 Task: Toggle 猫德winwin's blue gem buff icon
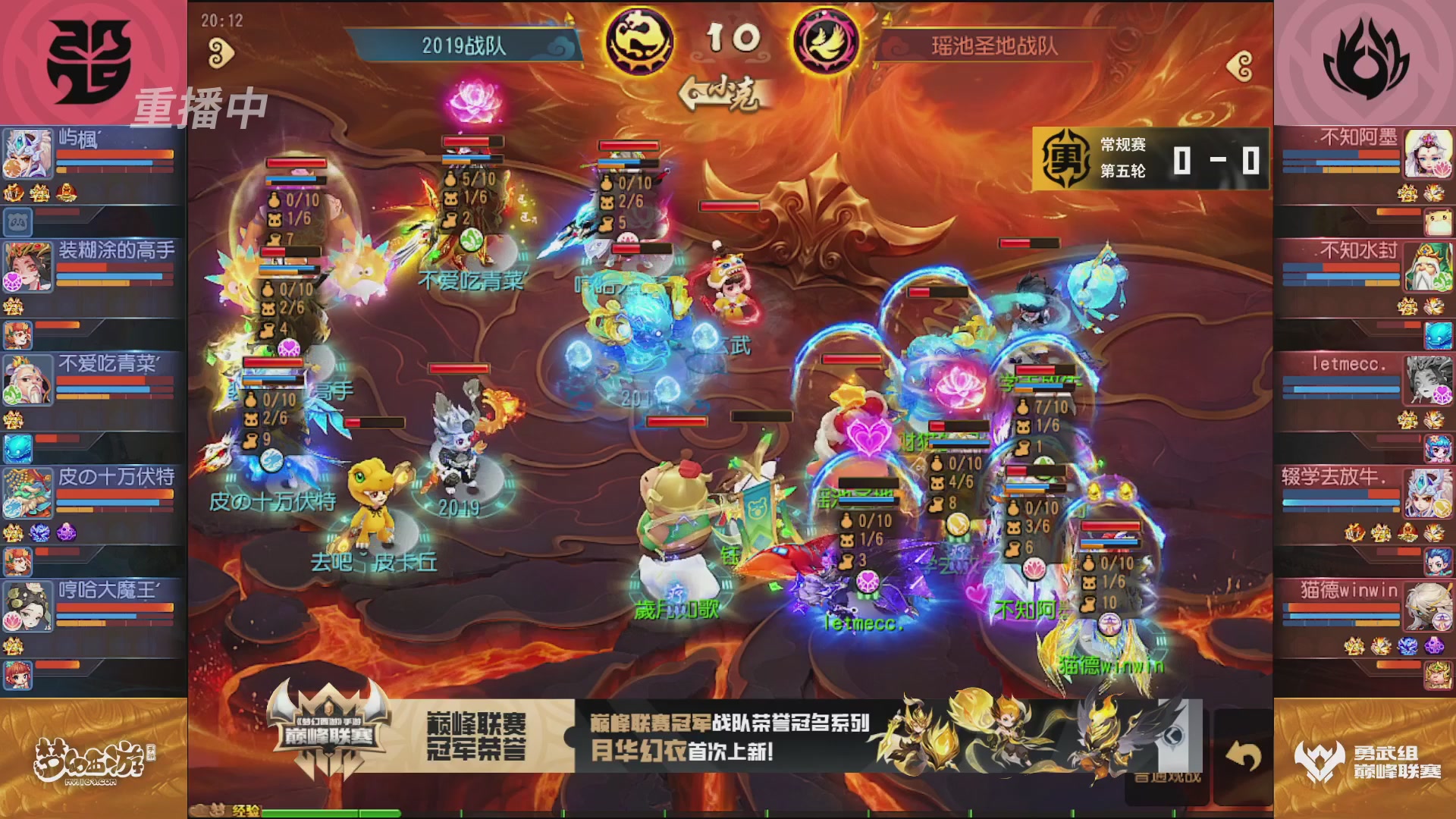click(1408, 647)
